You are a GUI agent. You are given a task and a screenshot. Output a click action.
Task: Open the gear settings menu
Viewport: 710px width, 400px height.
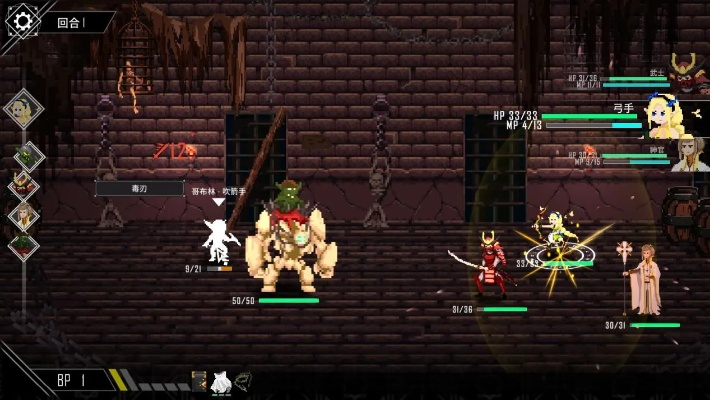coord(22,21)
